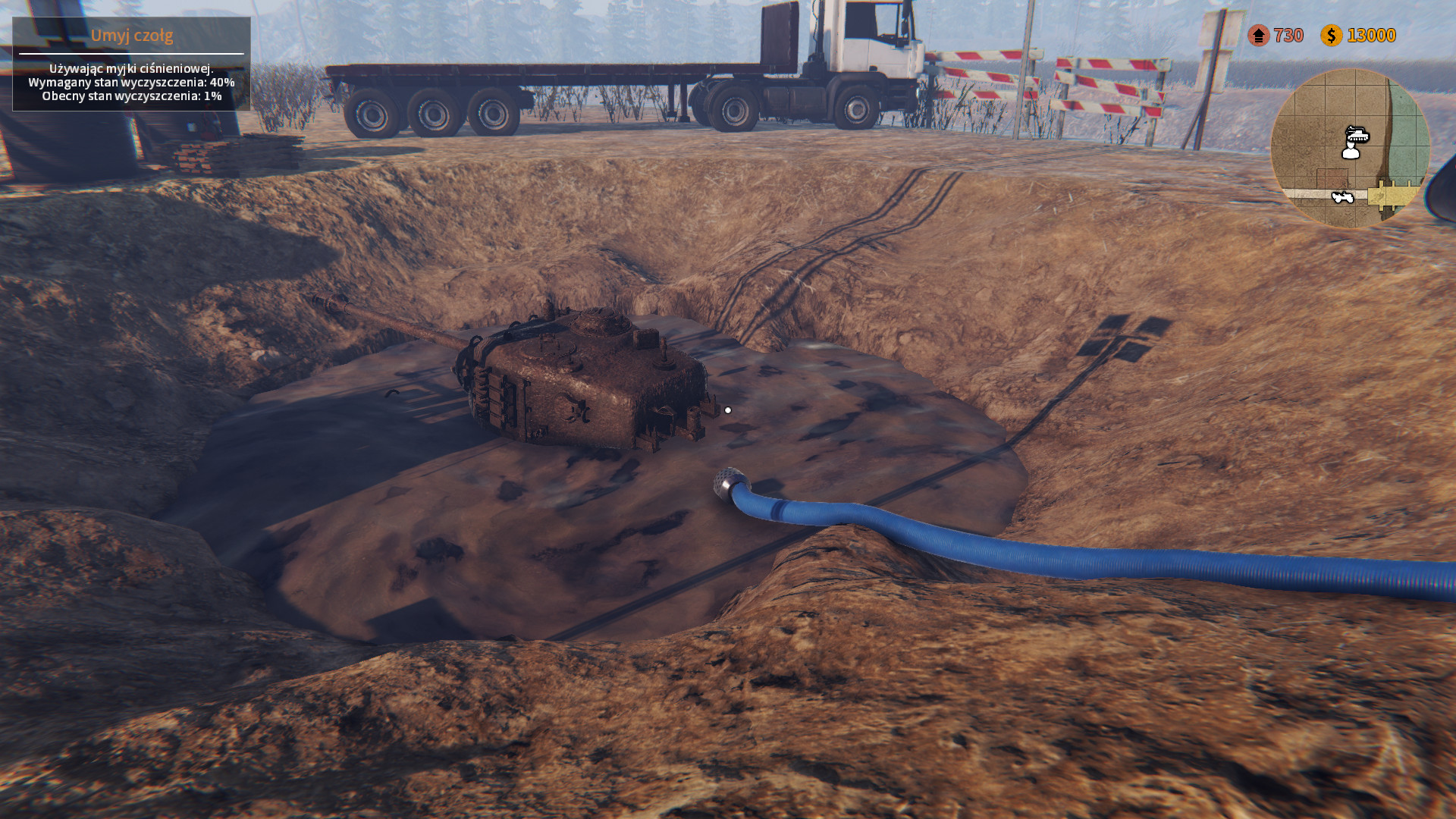Click the center crosshair dot
The width and height of the screenshot is (1456, 819).
730,409
